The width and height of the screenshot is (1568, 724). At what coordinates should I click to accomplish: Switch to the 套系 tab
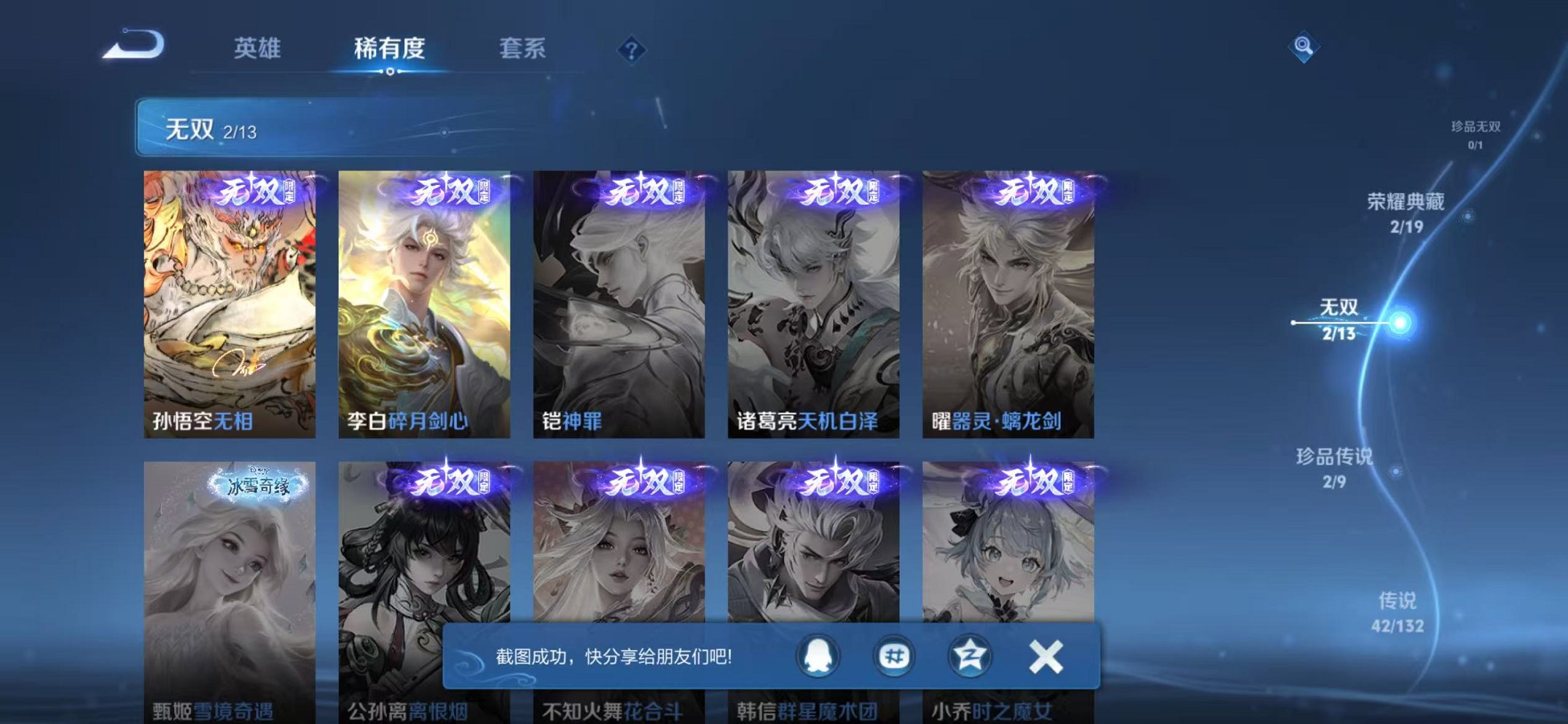(x=524, y=48)
